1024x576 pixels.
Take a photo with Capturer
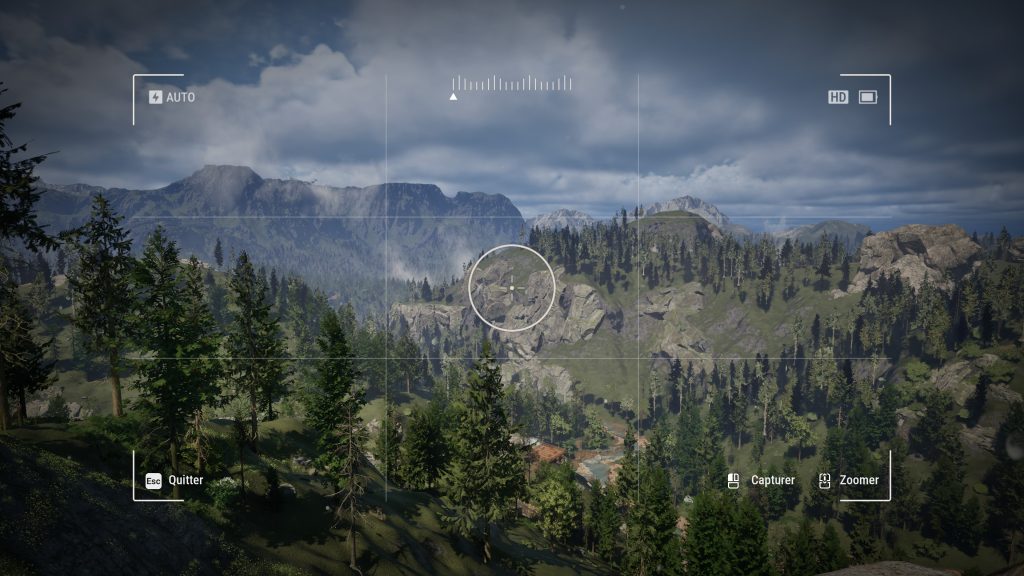tap(762, 480)
